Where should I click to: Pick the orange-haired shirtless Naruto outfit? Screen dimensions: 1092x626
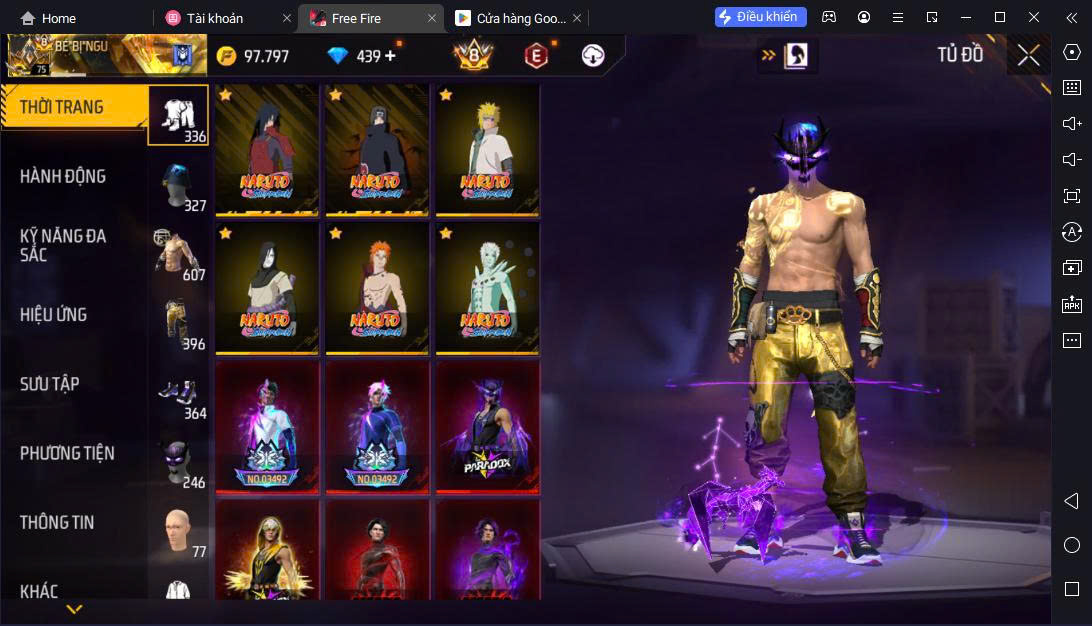pyautogui.click(x=376, y=287)
